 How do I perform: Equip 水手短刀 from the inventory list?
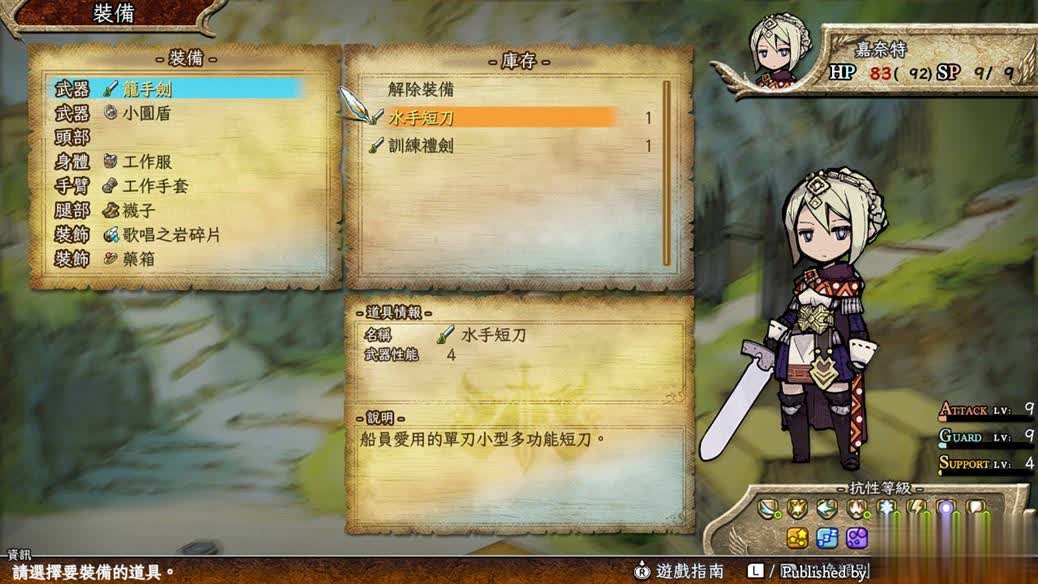pyautogui.click(x=500, y=118)
